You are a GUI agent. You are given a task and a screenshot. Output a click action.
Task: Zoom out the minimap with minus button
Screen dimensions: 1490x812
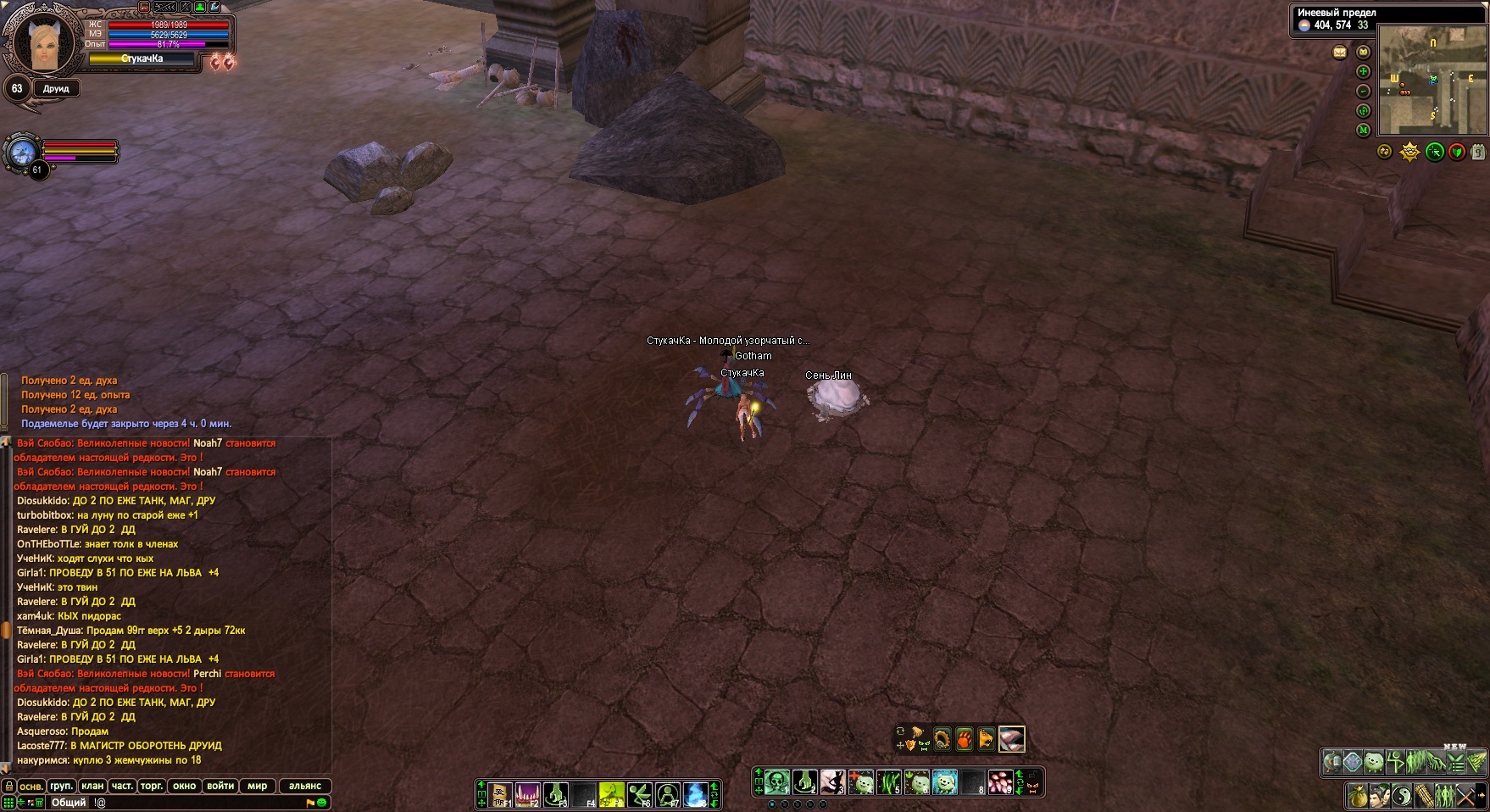1363,92
